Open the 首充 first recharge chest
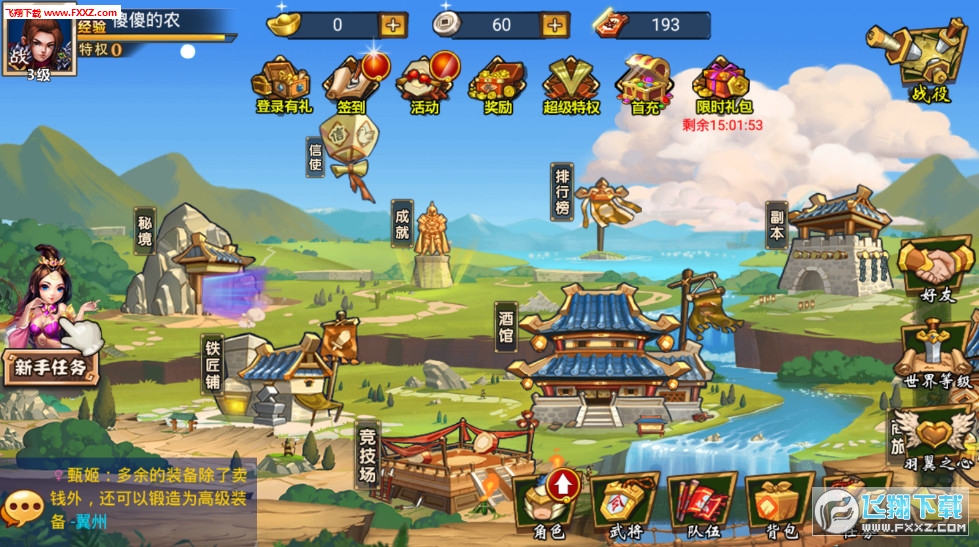 coord(645,80)
